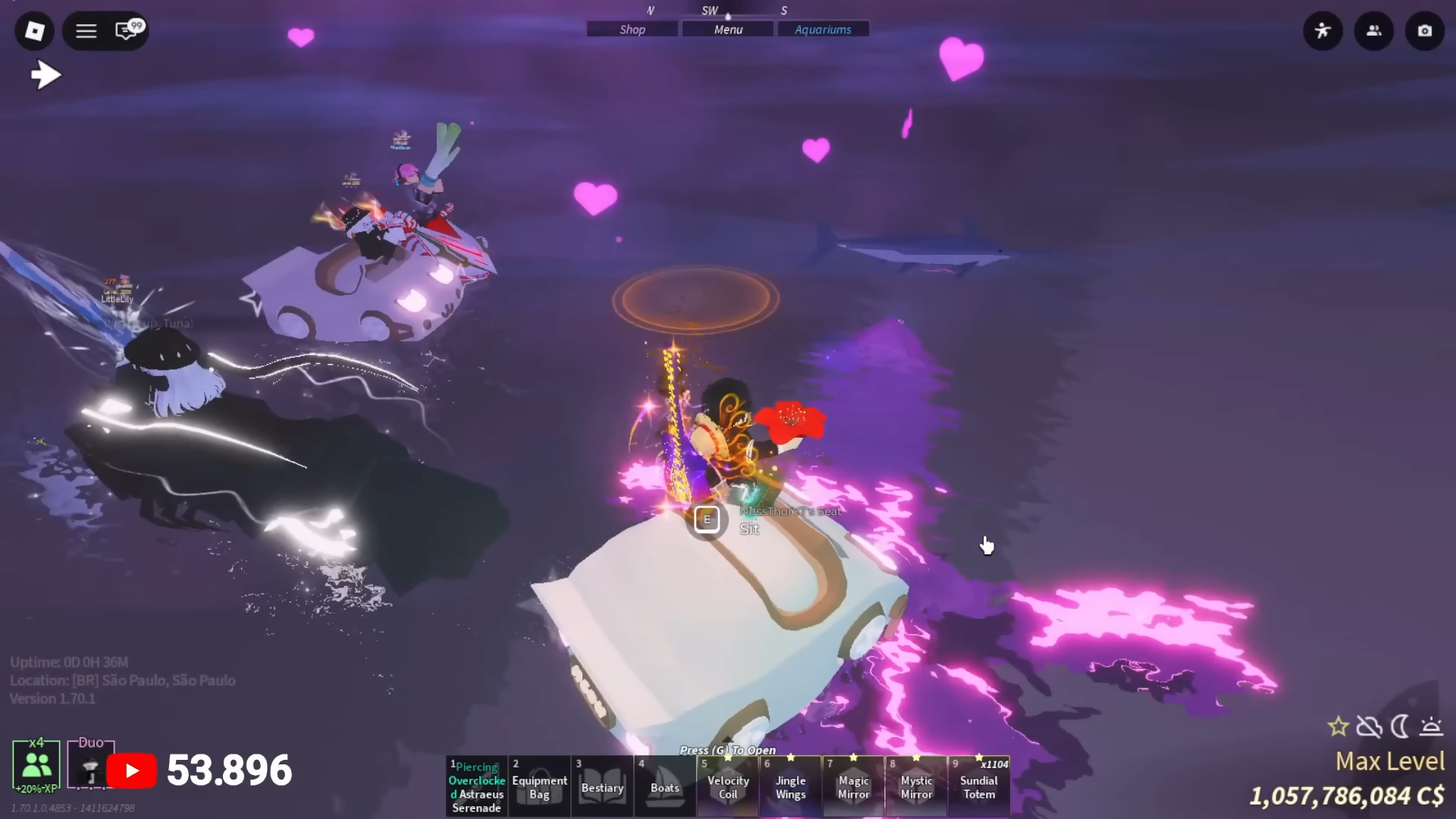Open the players list icon
The width and height of the screenshot is (1456, 819).
pyautogui.click(x=1374, y=31)
